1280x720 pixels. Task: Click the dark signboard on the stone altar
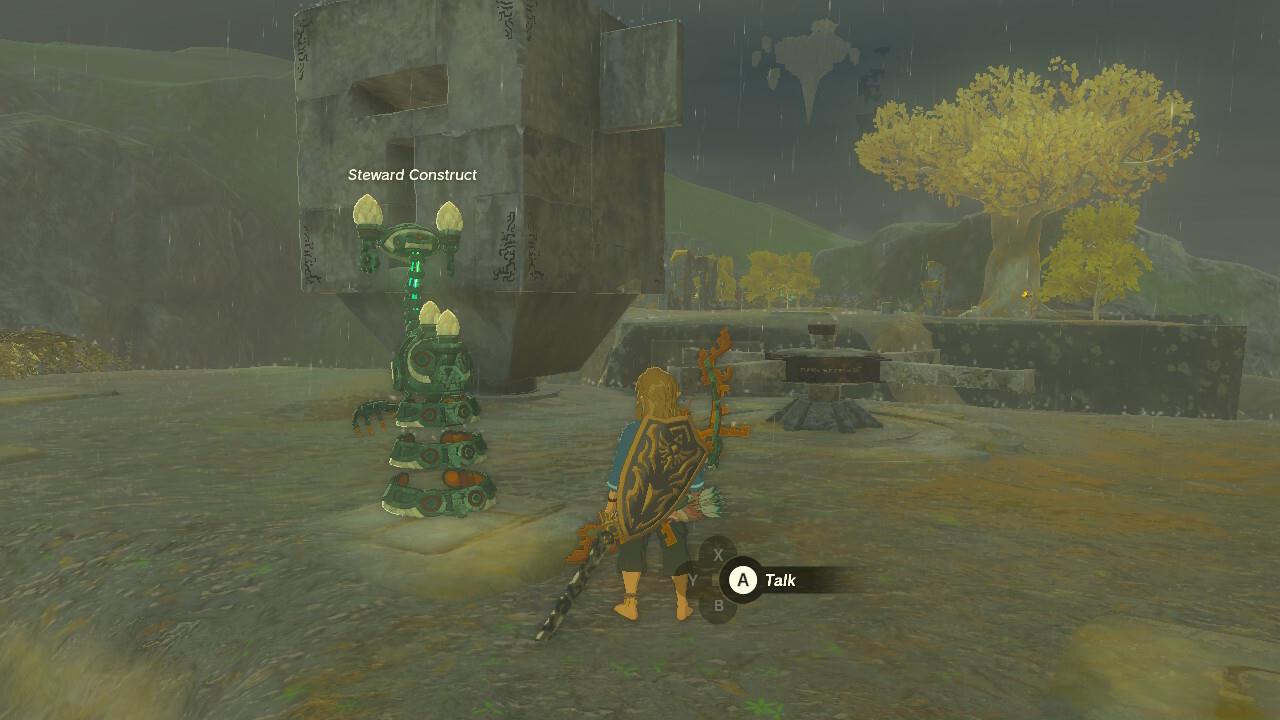click(832, 368)
